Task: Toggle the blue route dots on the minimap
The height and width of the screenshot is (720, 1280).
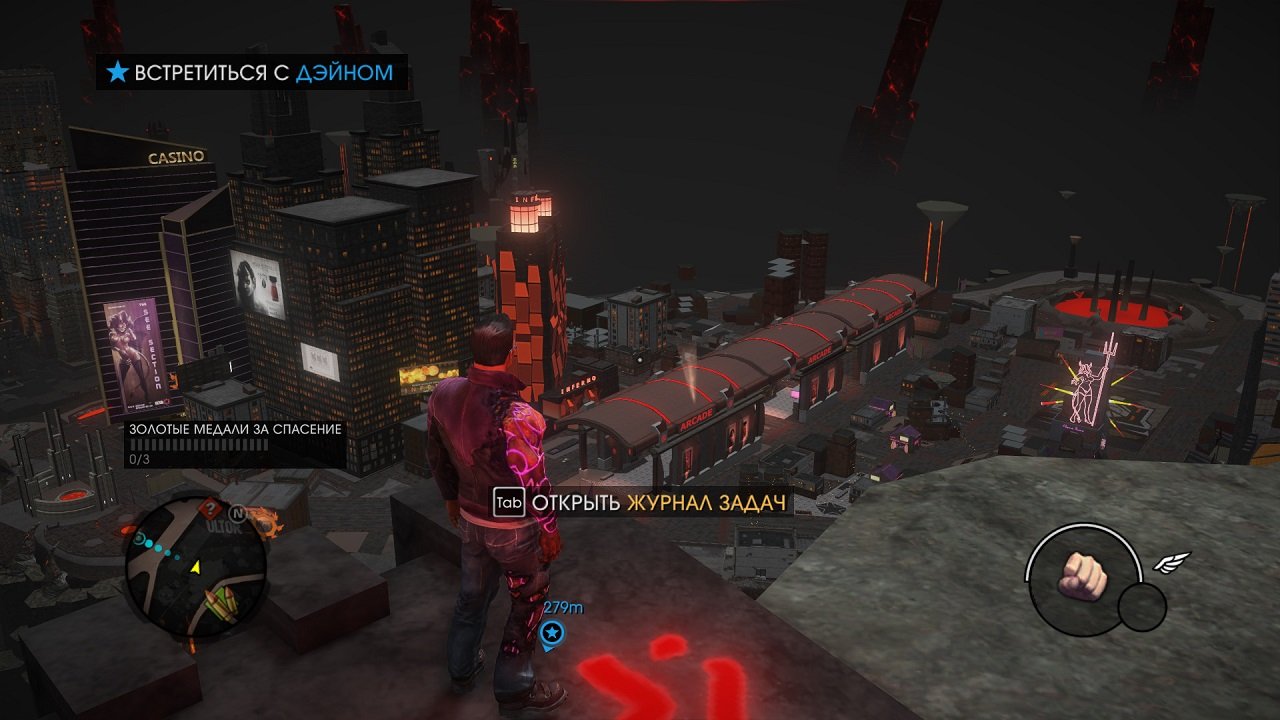Action: (157, 547)
